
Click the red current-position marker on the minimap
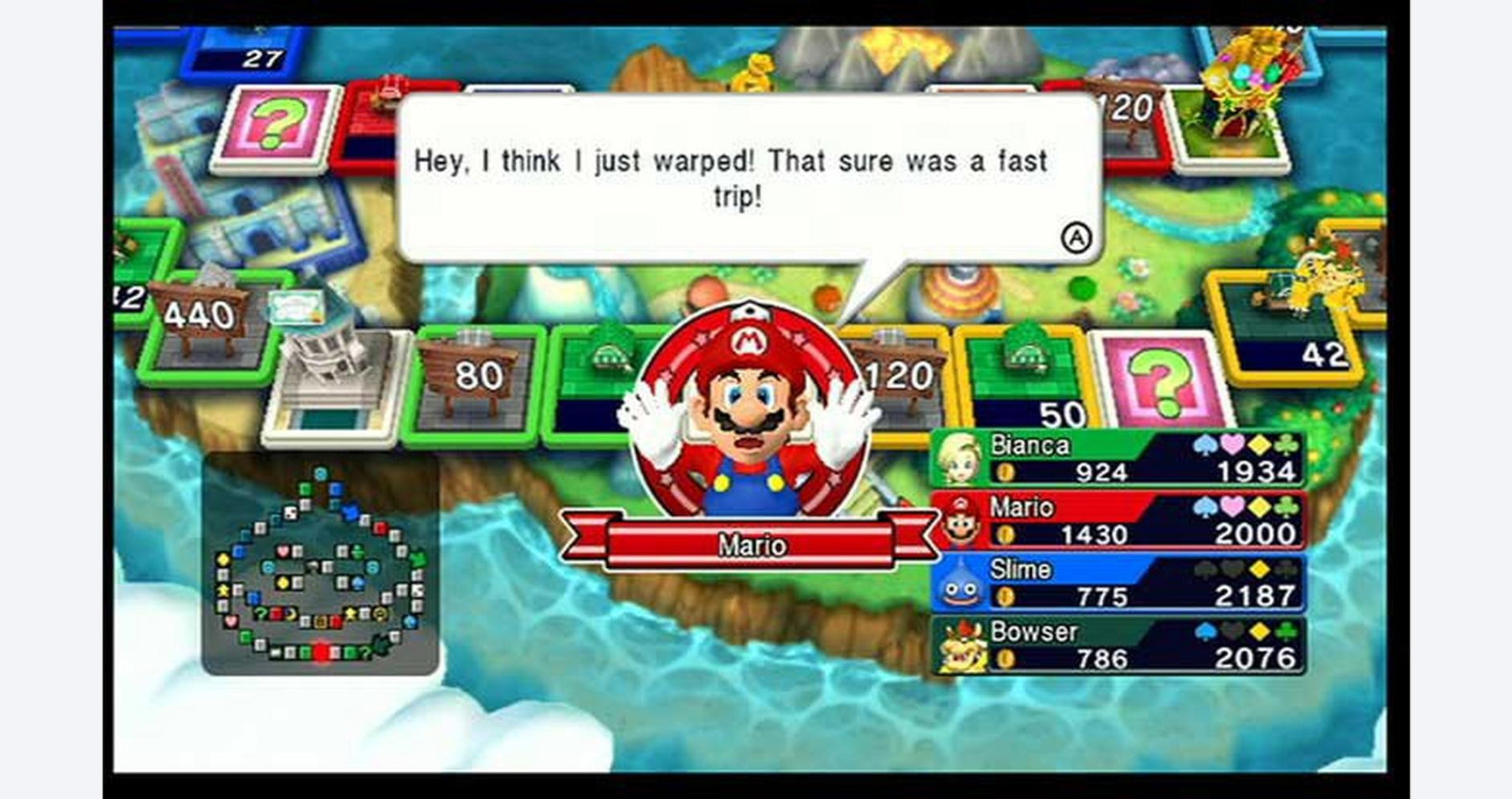click(320, 652)
